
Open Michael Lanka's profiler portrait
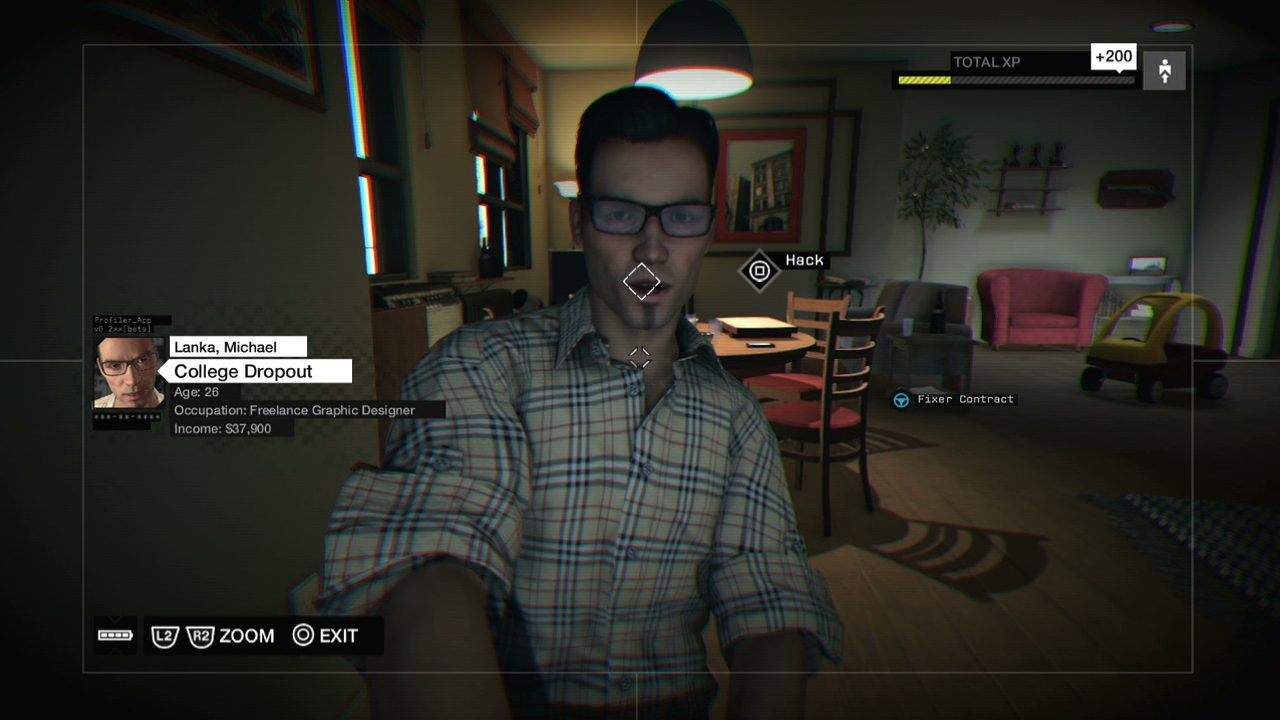point(129,373)
